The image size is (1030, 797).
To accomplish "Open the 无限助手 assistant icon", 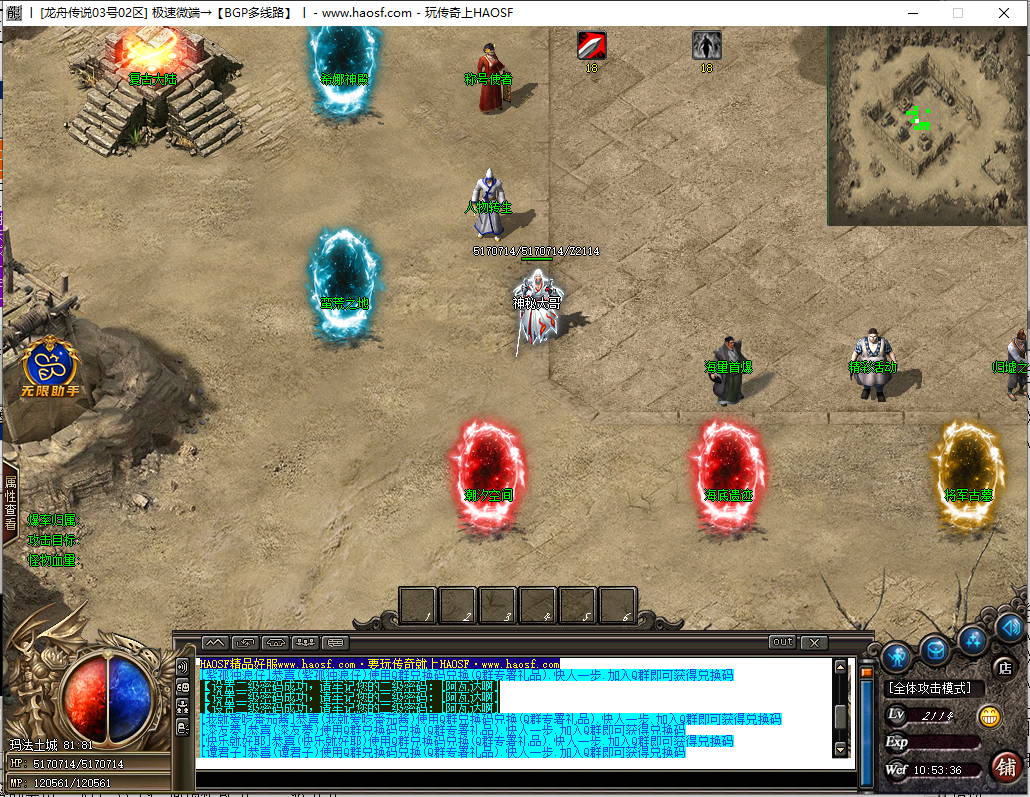I will coord(44,366).
